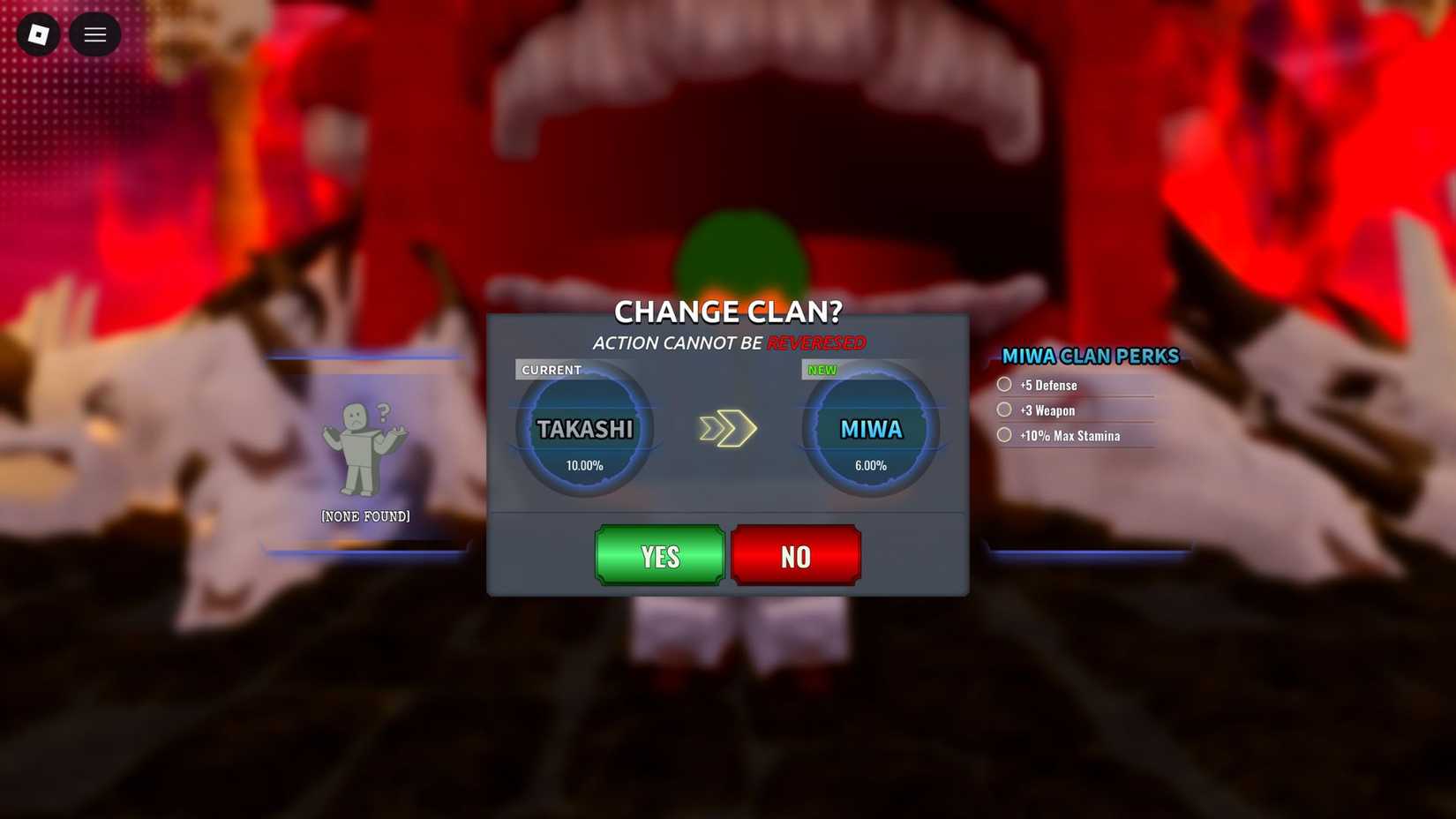Select the TAKASHI clan emblem
This screenshot has height=819, width=1456.
pos(584,428)
